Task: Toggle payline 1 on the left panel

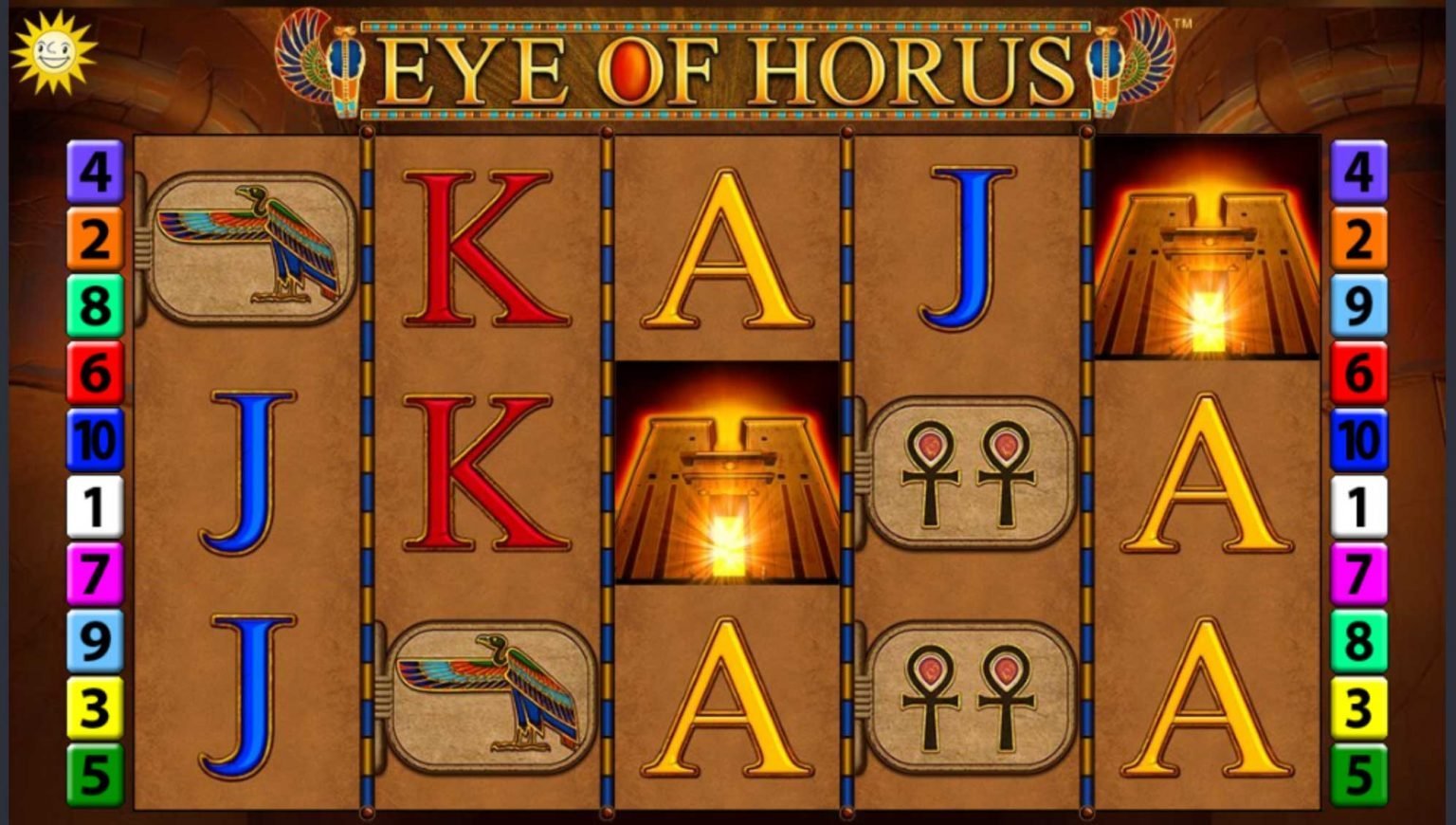Action: pos(92,506)
